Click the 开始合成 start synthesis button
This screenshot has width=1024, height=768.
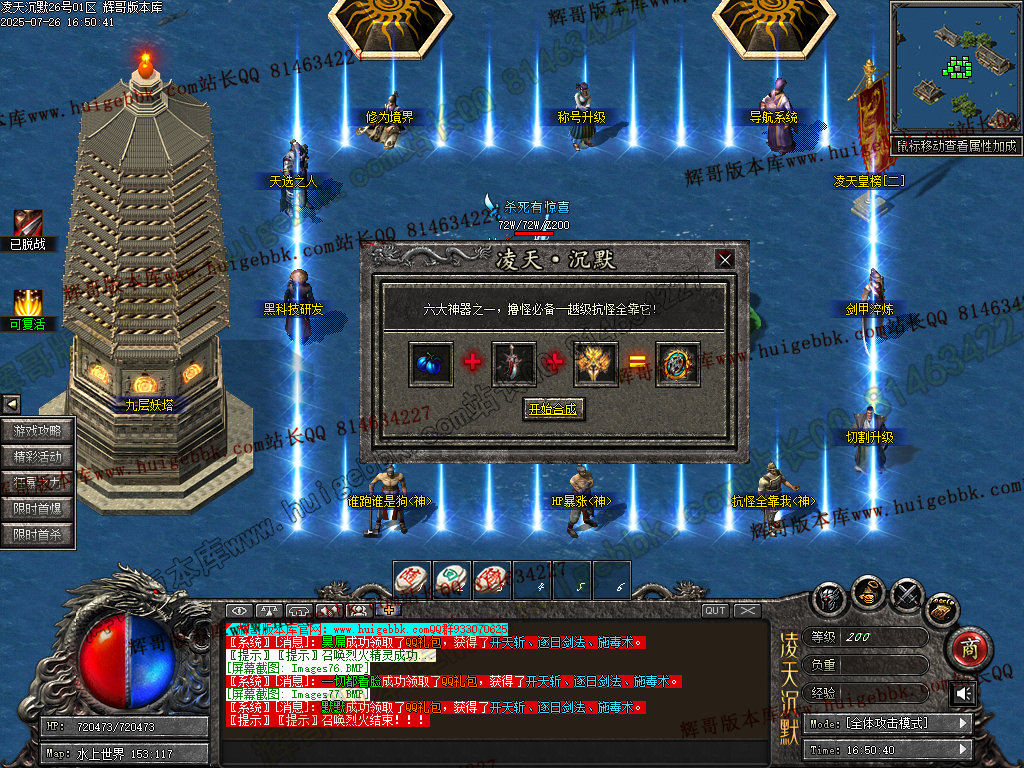(552, 409)
